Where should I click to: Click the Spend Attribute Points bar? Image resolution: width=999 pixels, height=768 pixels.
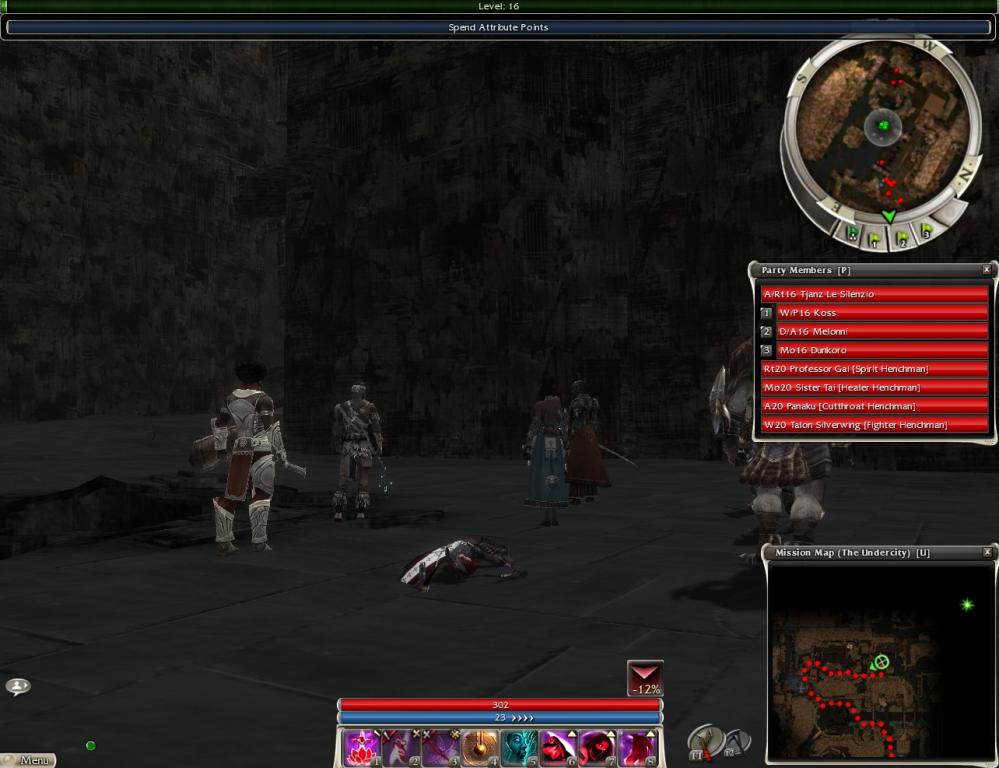coord(498,27)
